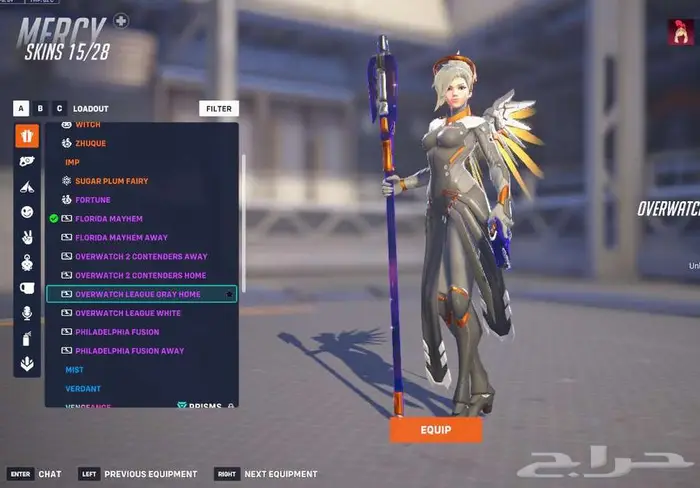This screenshot has height=488, width=700.
Task: Equip the selected skin with the EQUIP button
Action: (435, 430)
